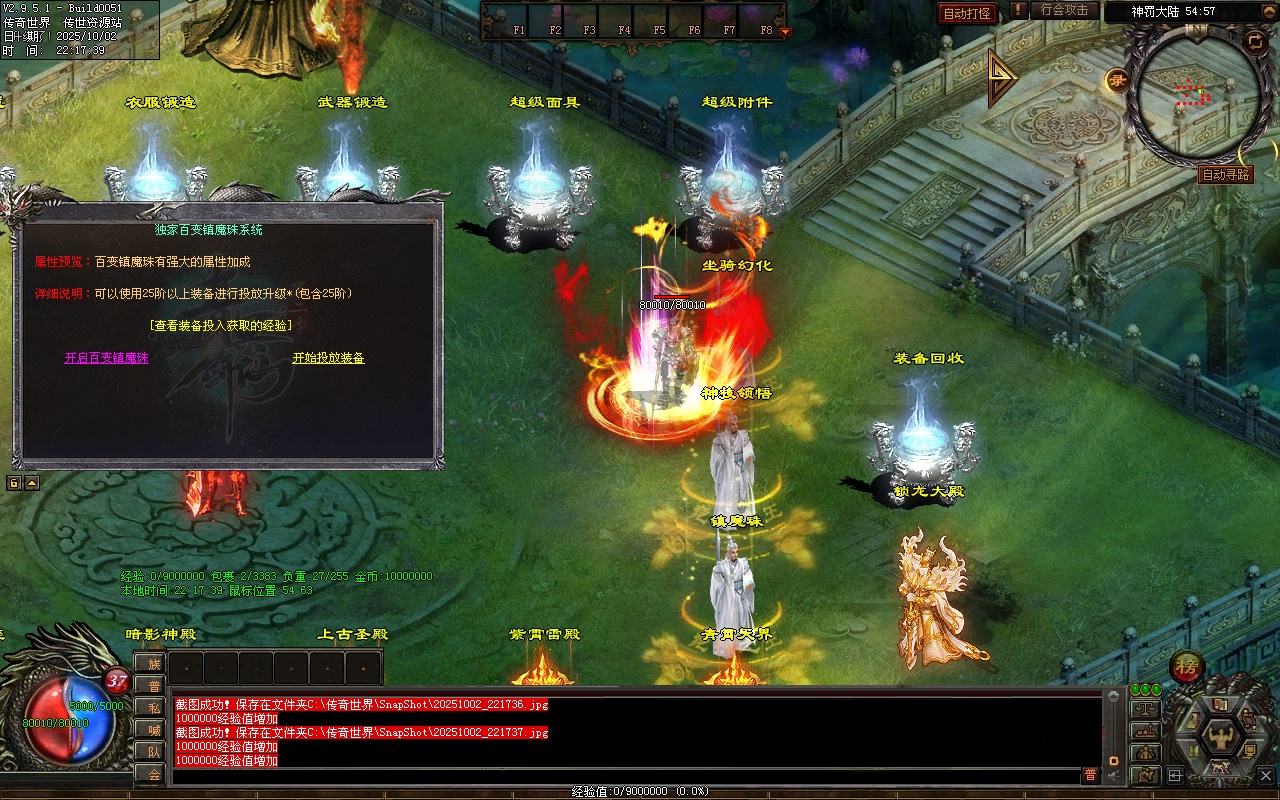
Task: Click the chat input field
Action: click(625, 775)
